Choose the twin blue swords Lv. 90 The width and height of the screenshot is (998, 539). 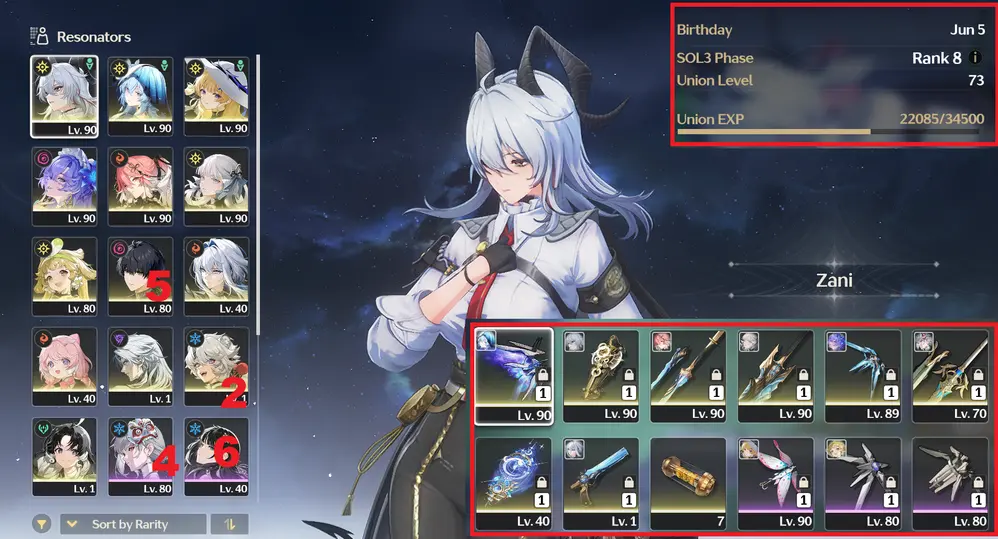(688, 375)
